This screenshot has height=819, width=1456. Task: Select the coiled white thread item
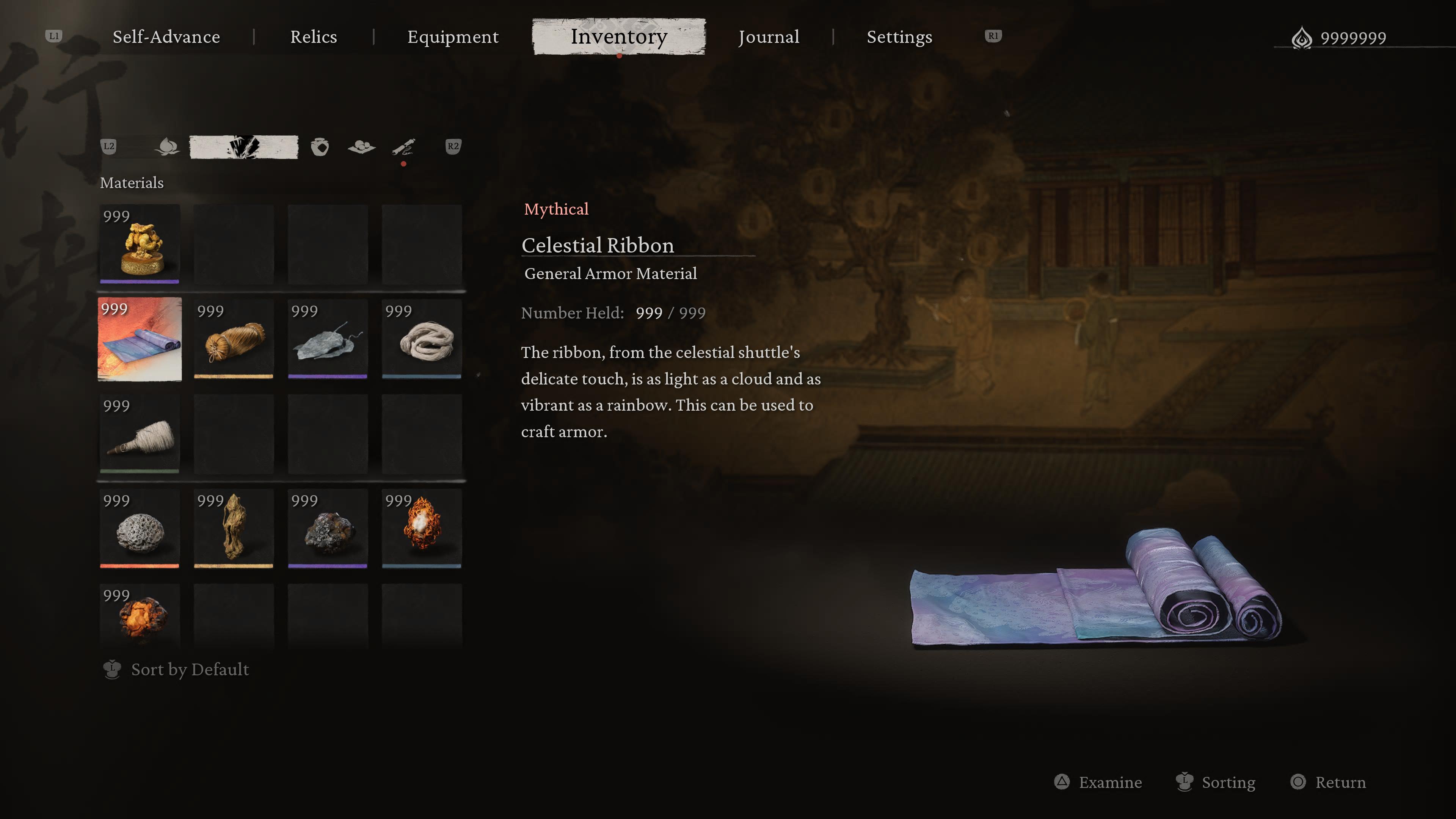[x=422, y=339]
